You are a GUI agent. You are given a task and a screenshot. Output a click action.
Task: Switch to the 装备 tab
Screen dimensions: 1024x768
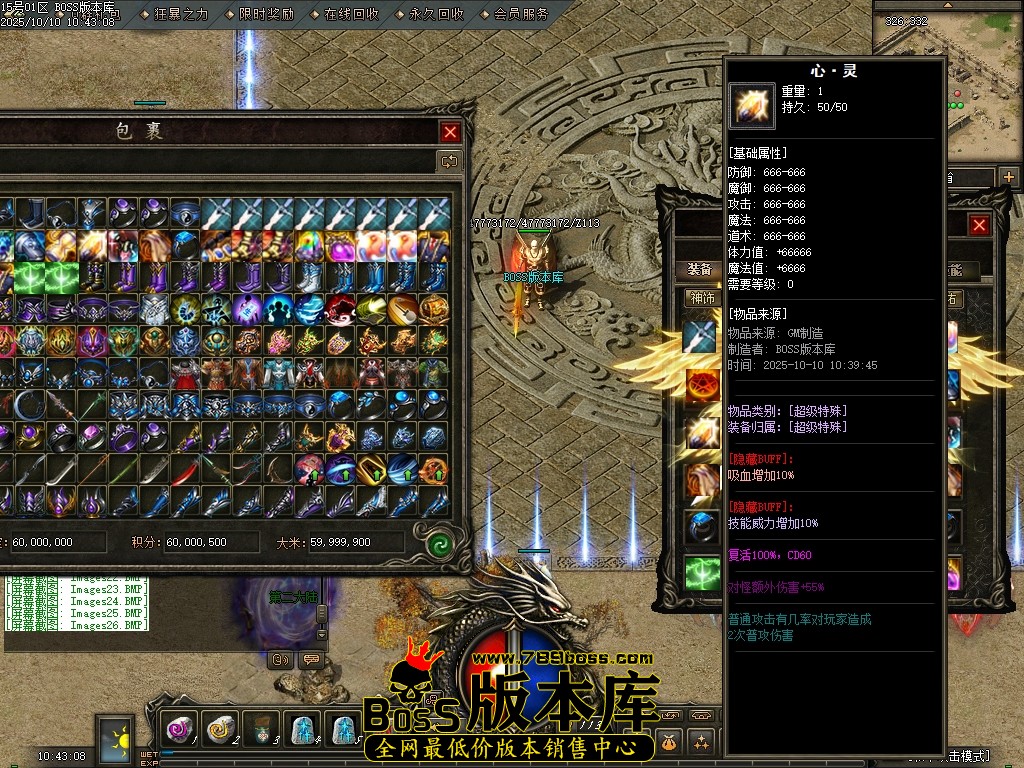pos(700,270)
